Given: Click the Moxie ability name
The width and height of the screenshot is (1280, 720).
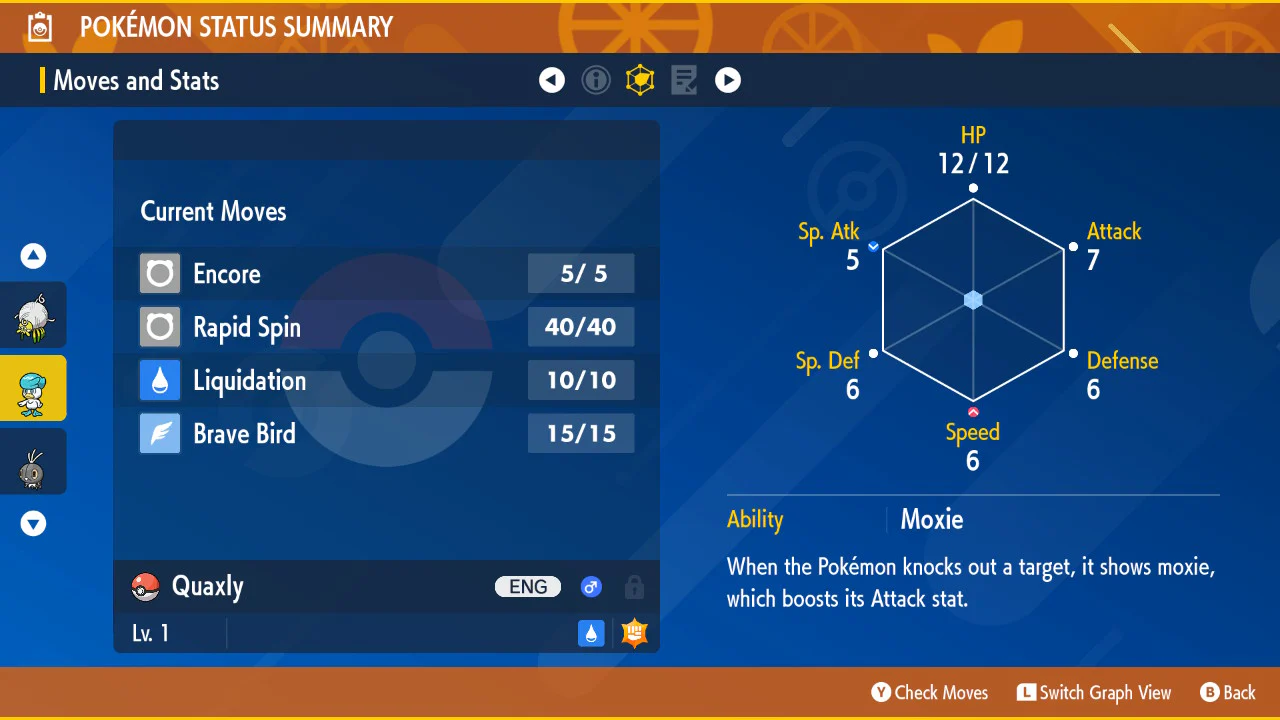Looking at the screenshot, I should click(932, 519).
